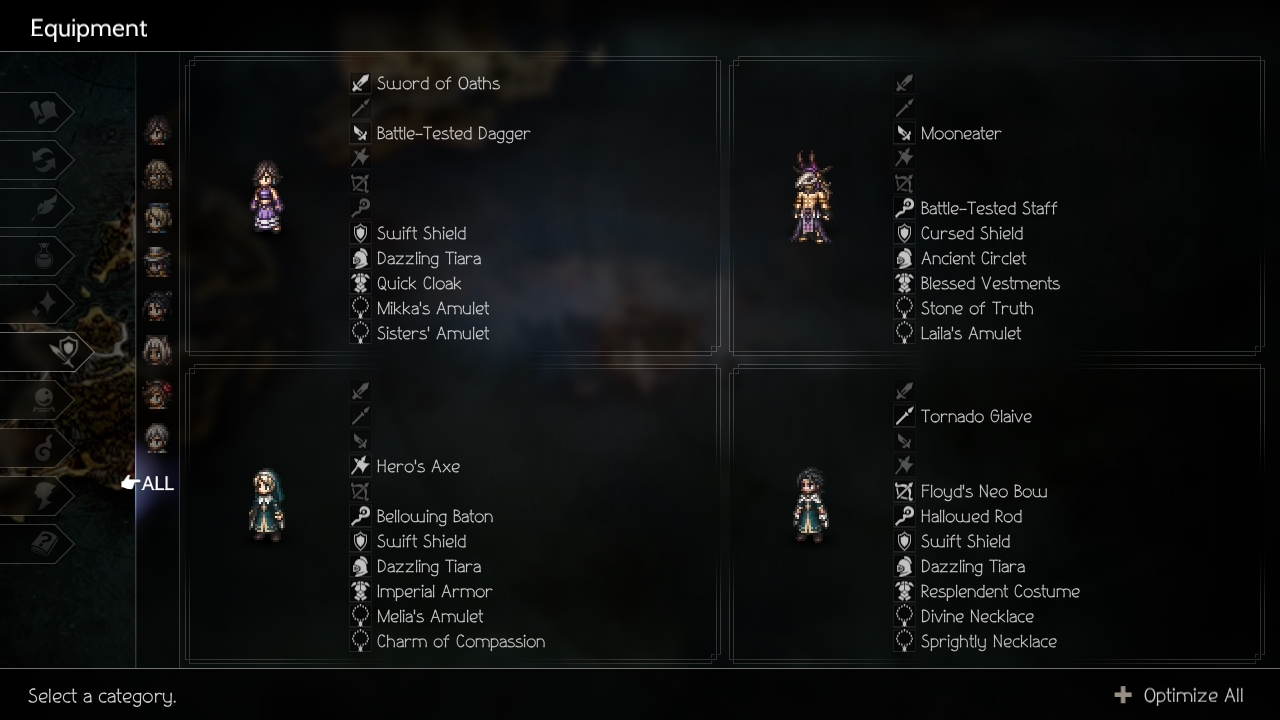Open the Tornado Glaive polearm slot
The image size is (1280, 720).
[975, 417]
